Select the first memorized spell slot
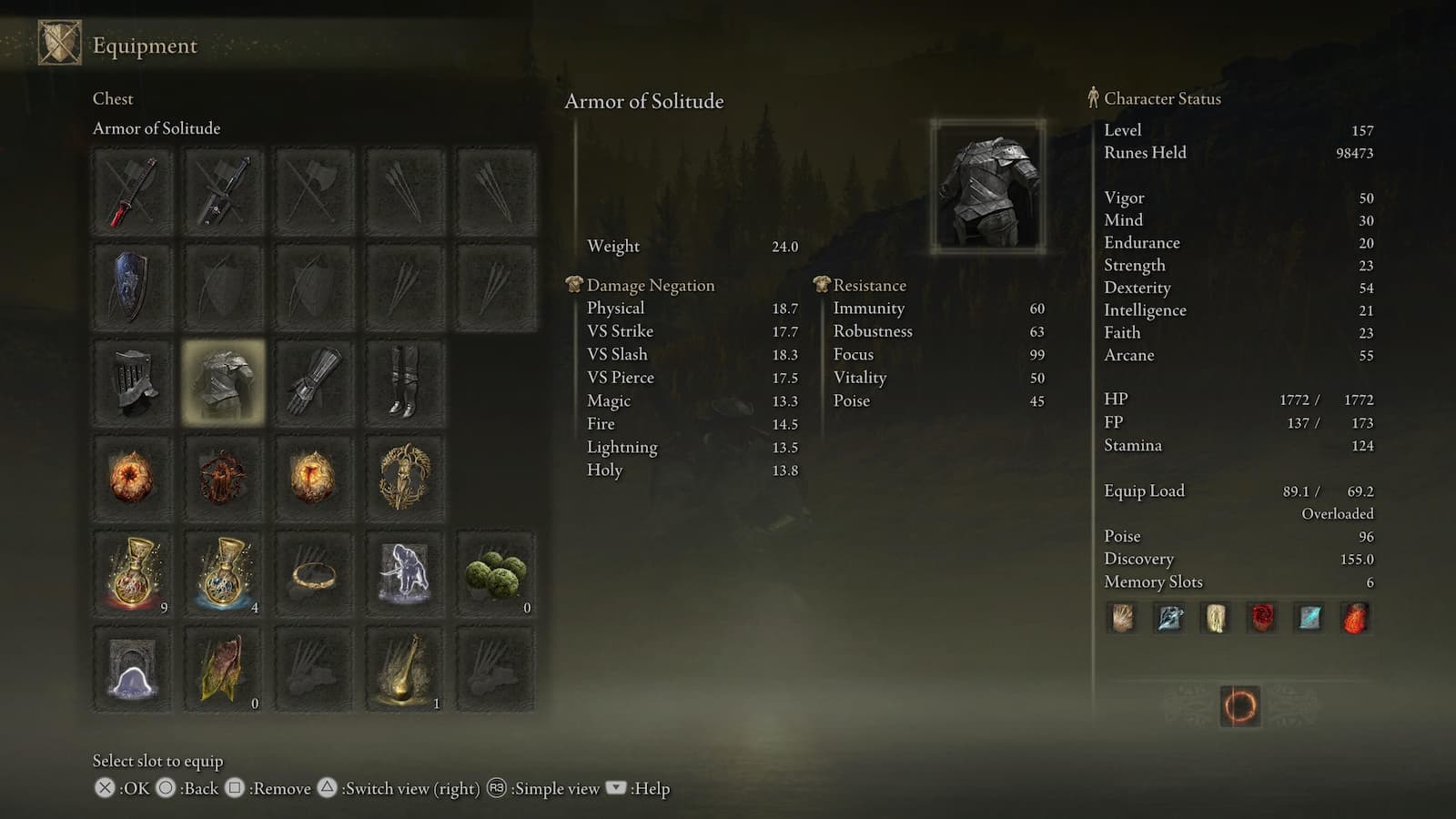This screenshot has height=819, width=1456. click(x=1121, y=617)
